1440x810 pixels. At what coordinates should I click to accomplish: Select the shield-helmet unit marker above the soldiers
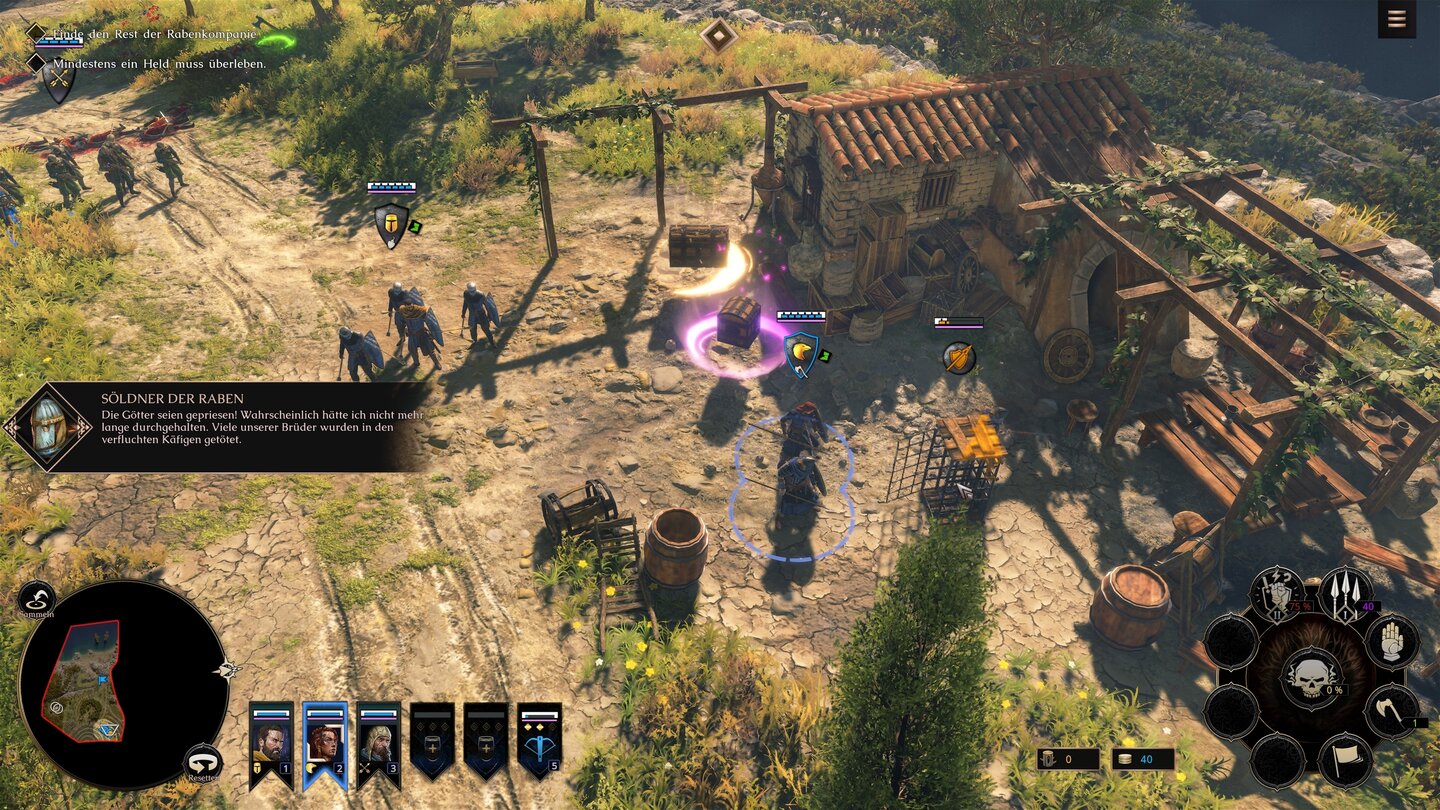391,224
